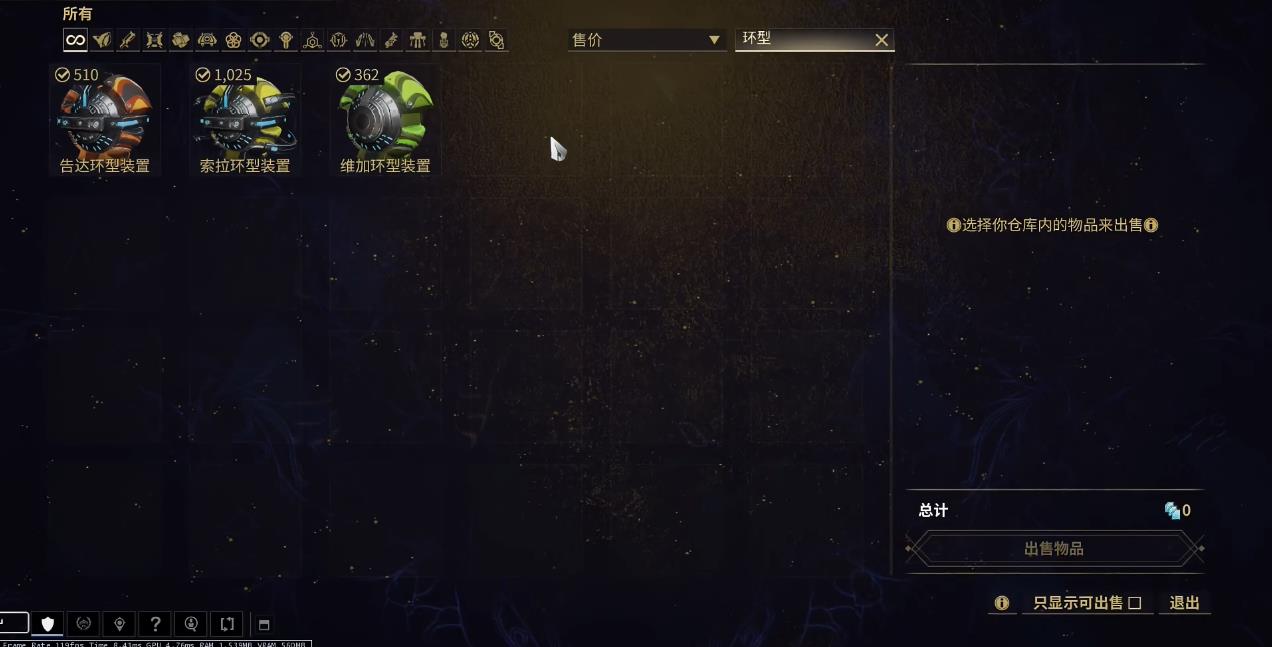Click the rotating brackets toolbar icon

(x=227, y=624)
